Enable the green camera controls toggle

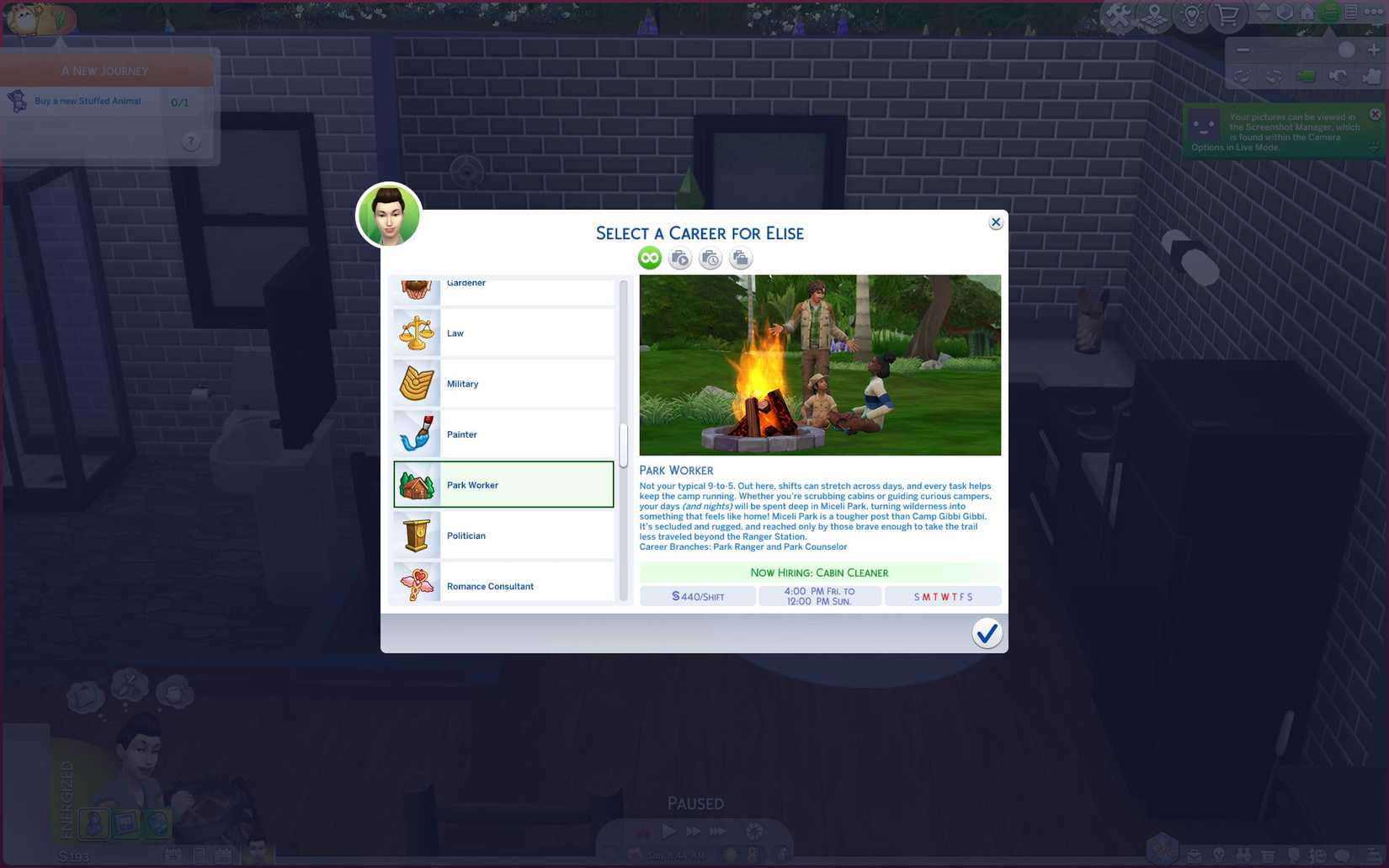pyautogui.click(x=1305, y=77)
